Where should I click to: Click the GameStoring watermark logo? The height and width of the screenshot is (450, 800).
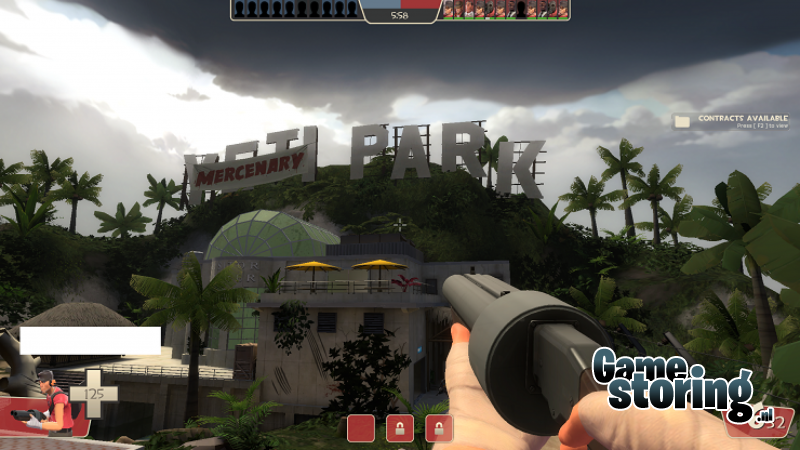[671, 382]
